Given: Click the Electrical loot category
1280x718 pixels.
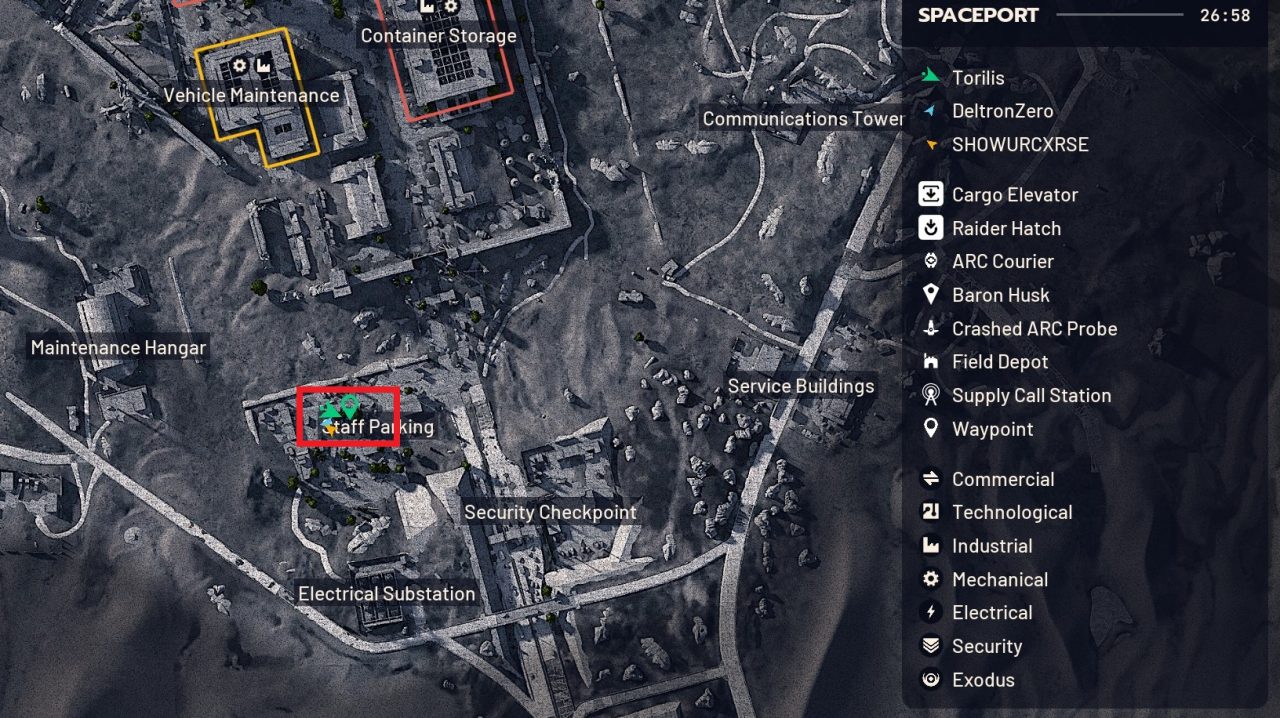Looking at the screenshot, I should coord(991,613).
